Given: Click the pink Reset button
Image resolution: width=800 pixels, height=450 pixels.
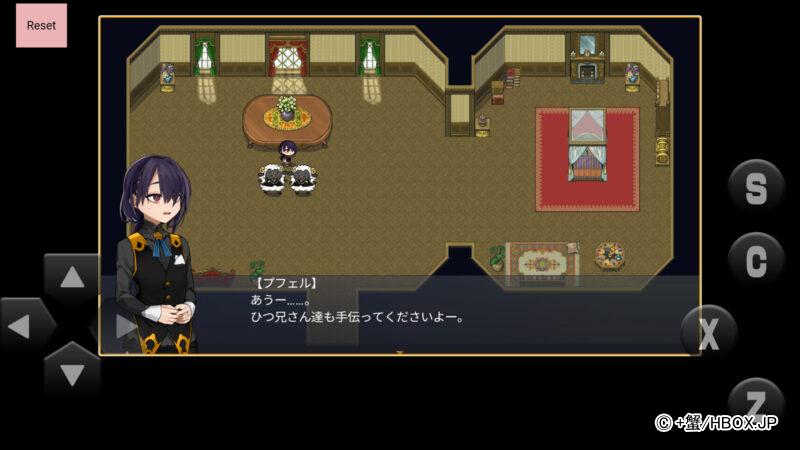Looking at the screenshot, I should (x=41, y=25).
